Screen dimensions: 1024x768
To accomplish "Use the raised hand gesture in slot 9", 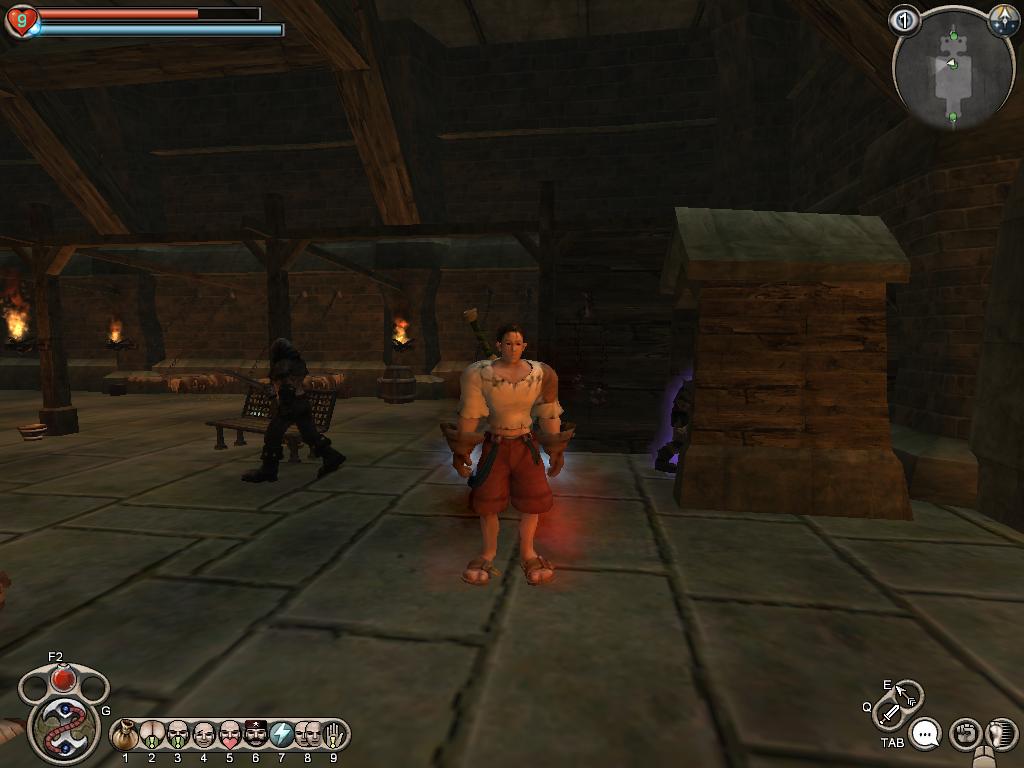I will click(x=334, y=736).
